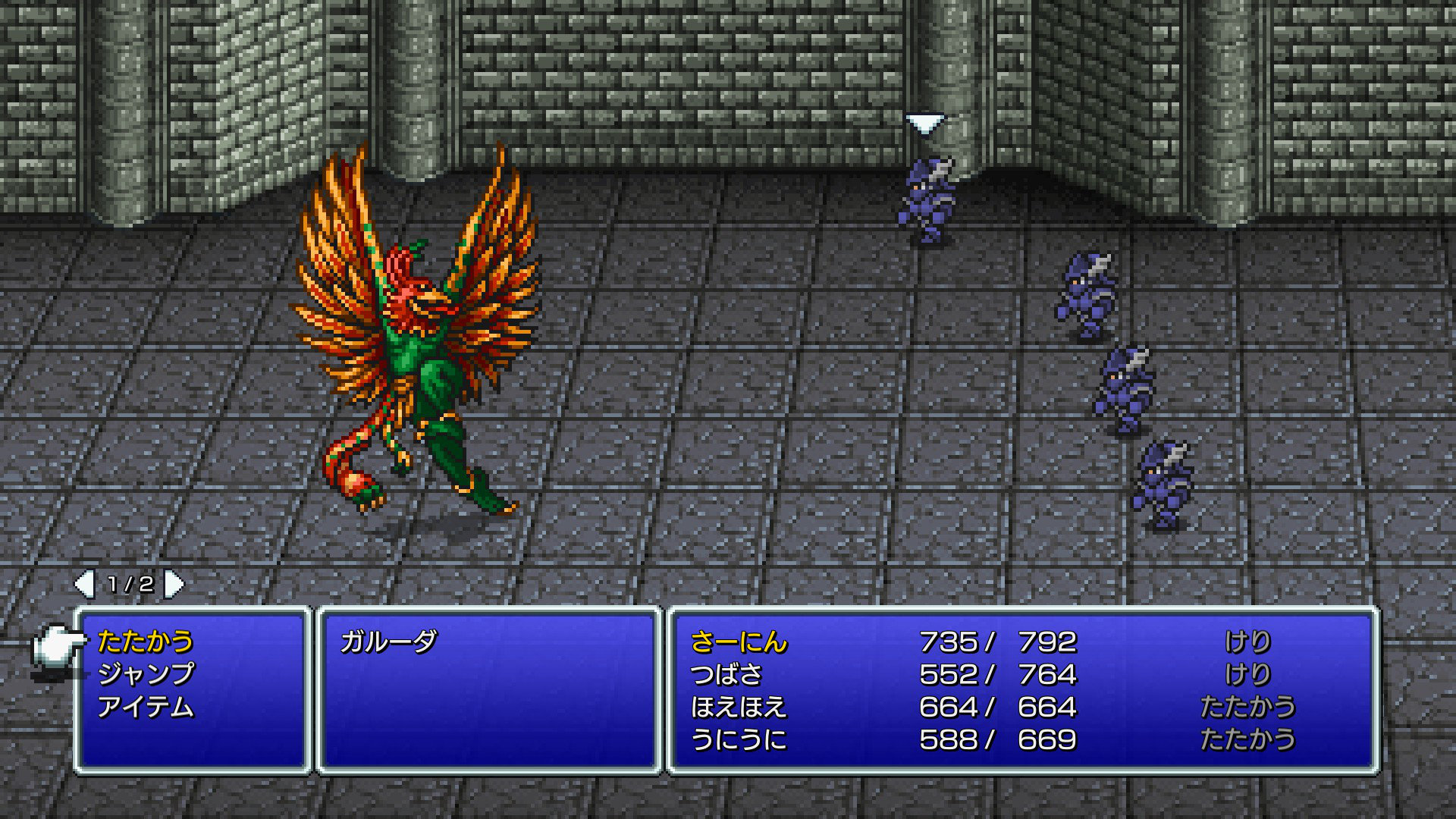The image size is (1456, 819).
Task: Target the enemy name ガルーダ
Action: pyautogui.click(x=388, y=642)
